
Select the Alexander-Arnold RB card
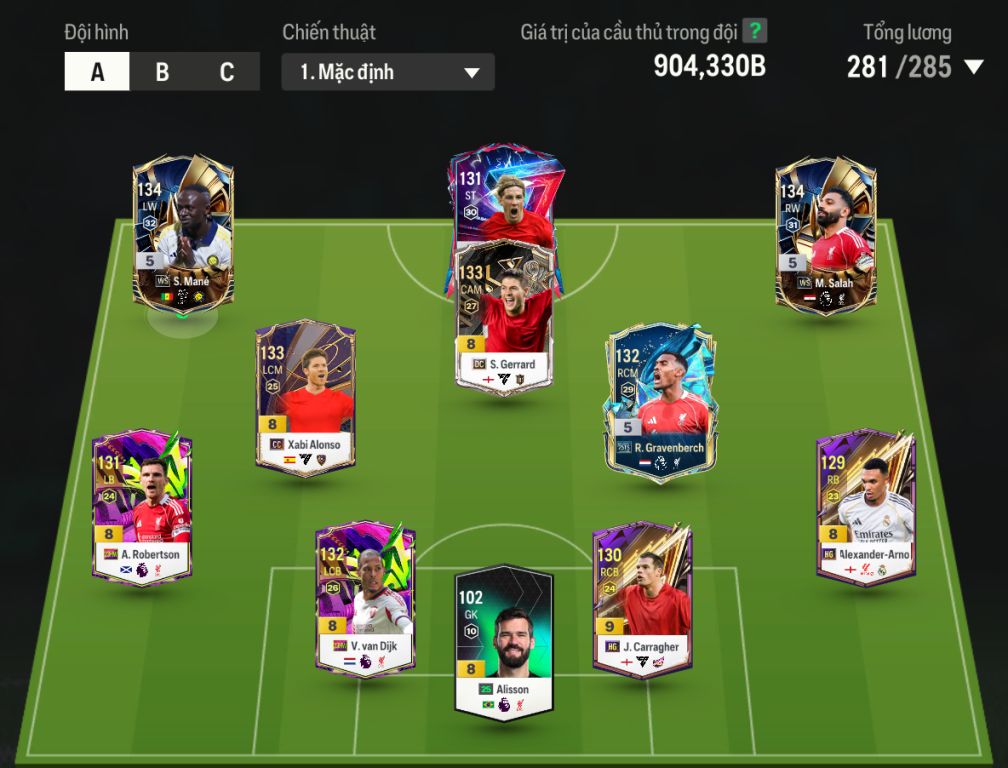pos(865,506)
